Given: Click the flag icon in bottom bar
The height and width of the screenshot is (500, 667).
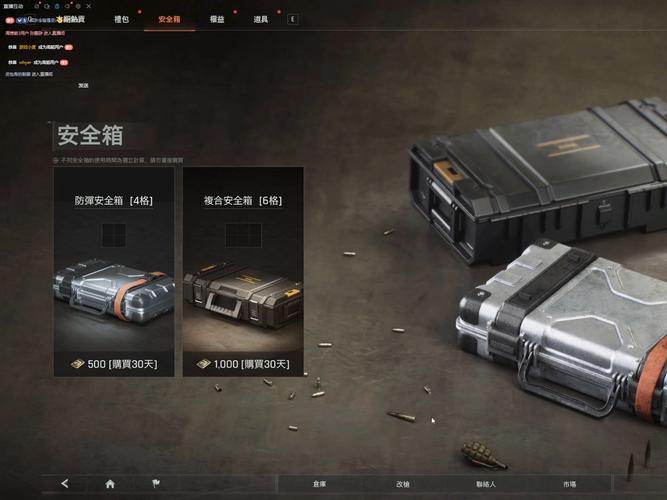Looking at the screenshot, I should 155,484.
